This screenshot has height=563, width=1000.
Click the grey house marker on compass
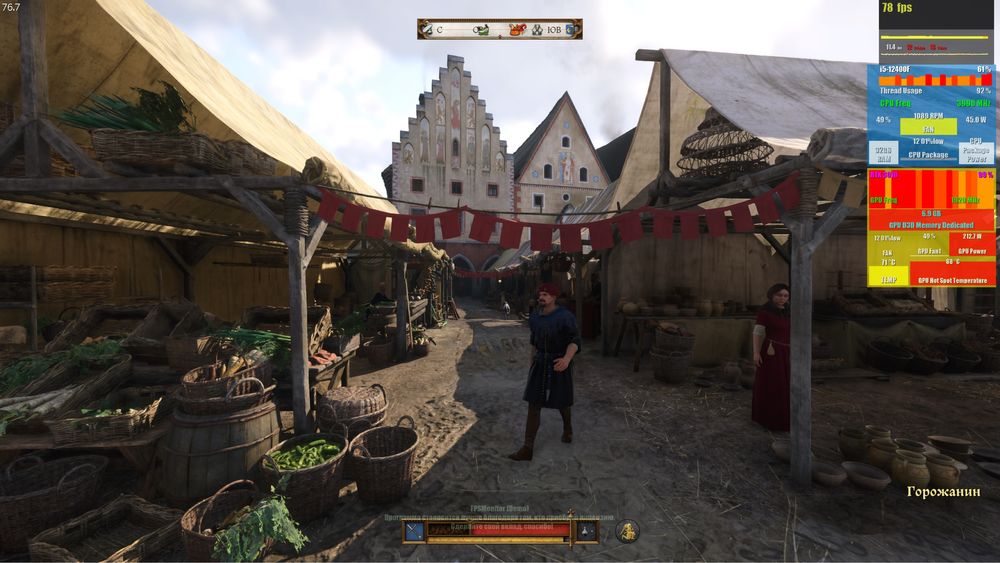(535, 30)
